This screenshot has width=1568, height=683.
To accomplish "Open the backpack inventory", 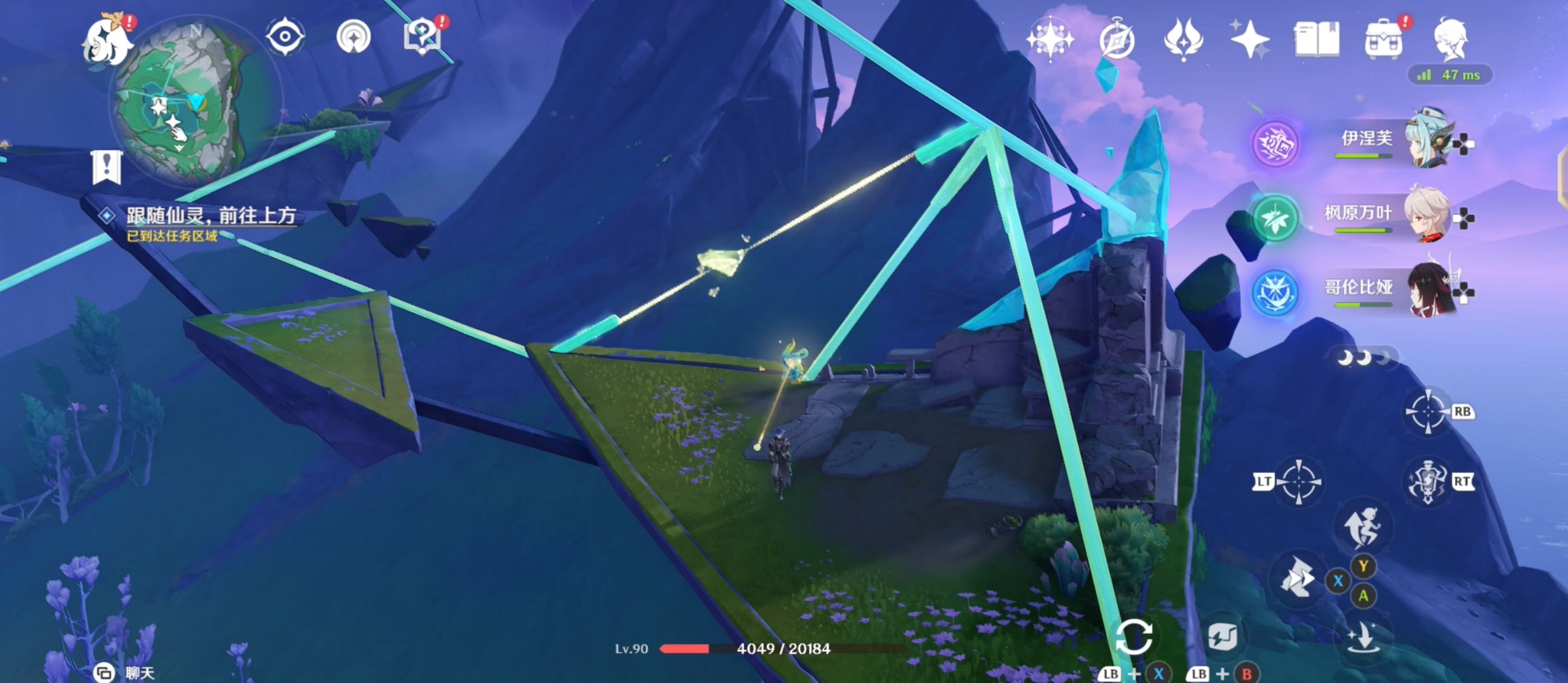I will [1384, 40].
